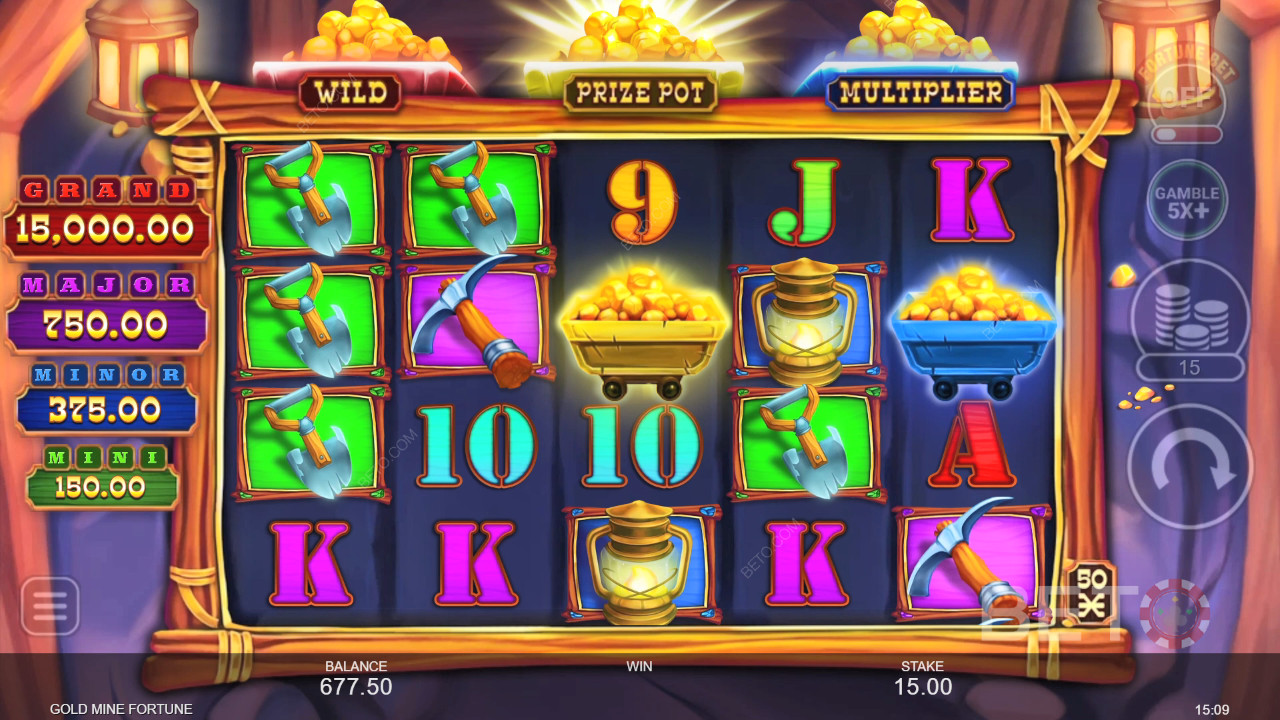Activate the Gamble 5X+ button

click(x=1187, y=201)
